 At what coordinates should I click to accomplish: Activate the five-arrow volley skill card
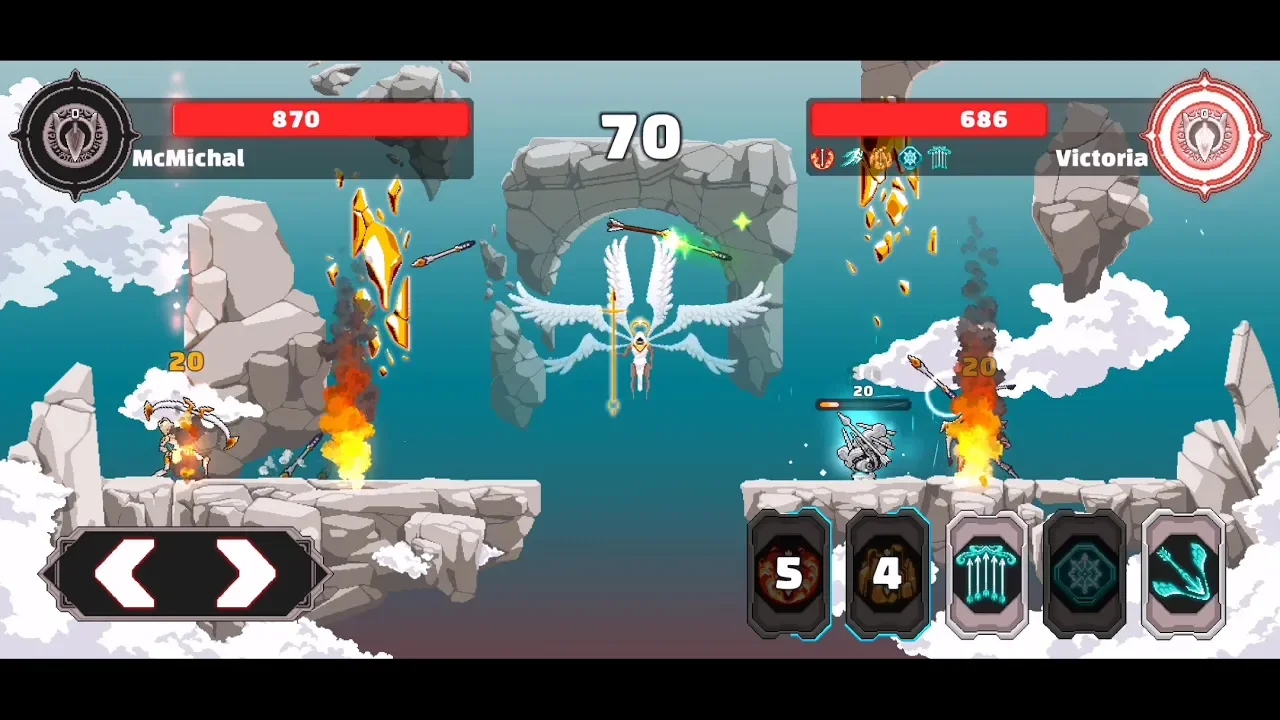(986, 573)
